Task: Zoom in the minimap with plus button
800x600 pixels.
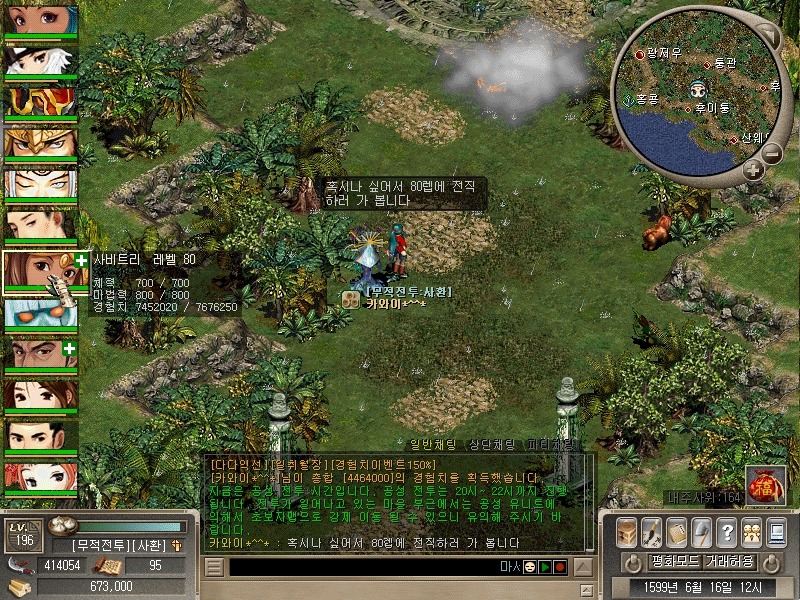Action: pyautogui.click(x=753, y=171)
